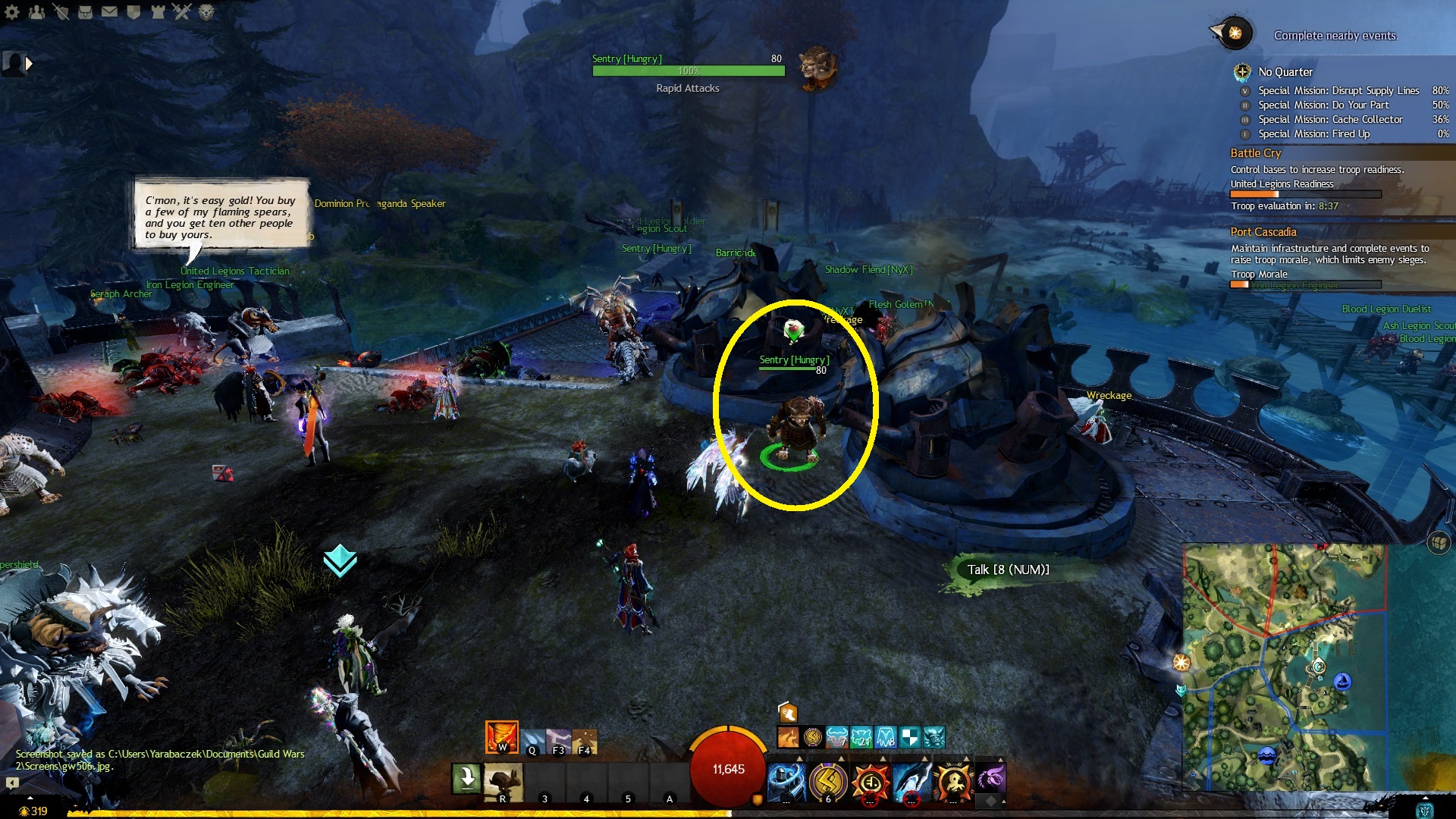Open the Black Lion trading post icon
Viewport: 1456px width, 819px height.
coord(206,11)
